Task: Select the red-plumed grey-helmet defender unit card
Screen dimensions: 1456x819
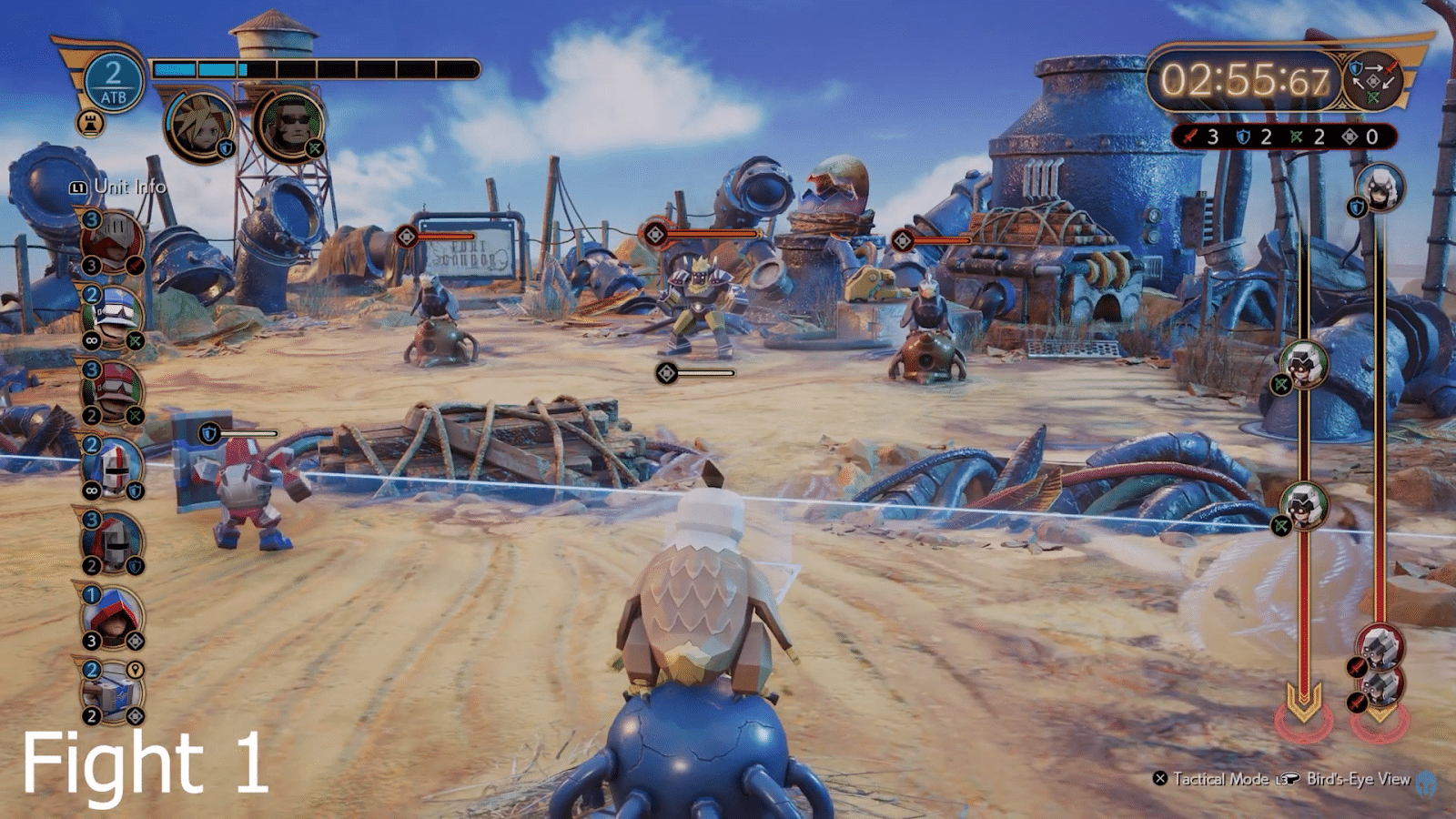Action: pyautogui.click(x=113, y=542)
